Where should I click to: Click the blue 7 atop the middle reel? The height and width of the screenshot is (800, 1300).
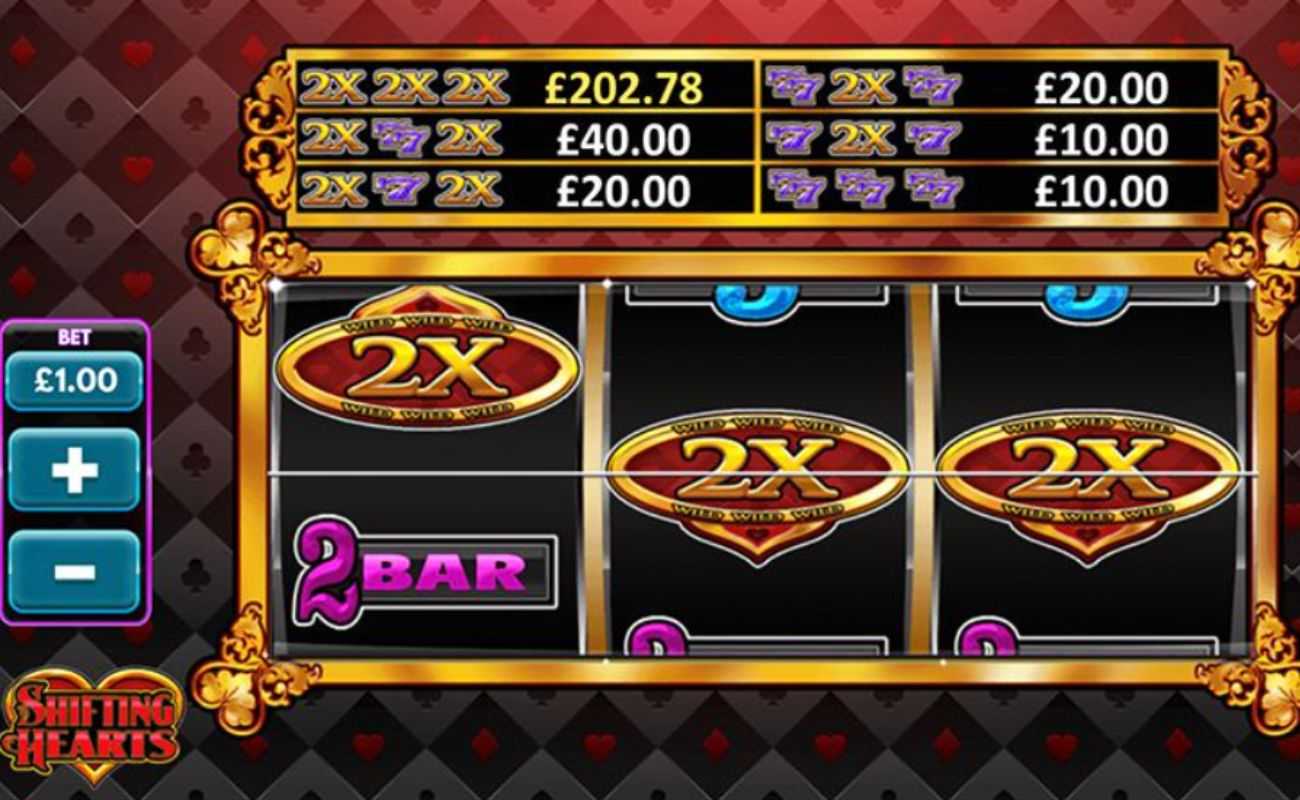point(755,295)
